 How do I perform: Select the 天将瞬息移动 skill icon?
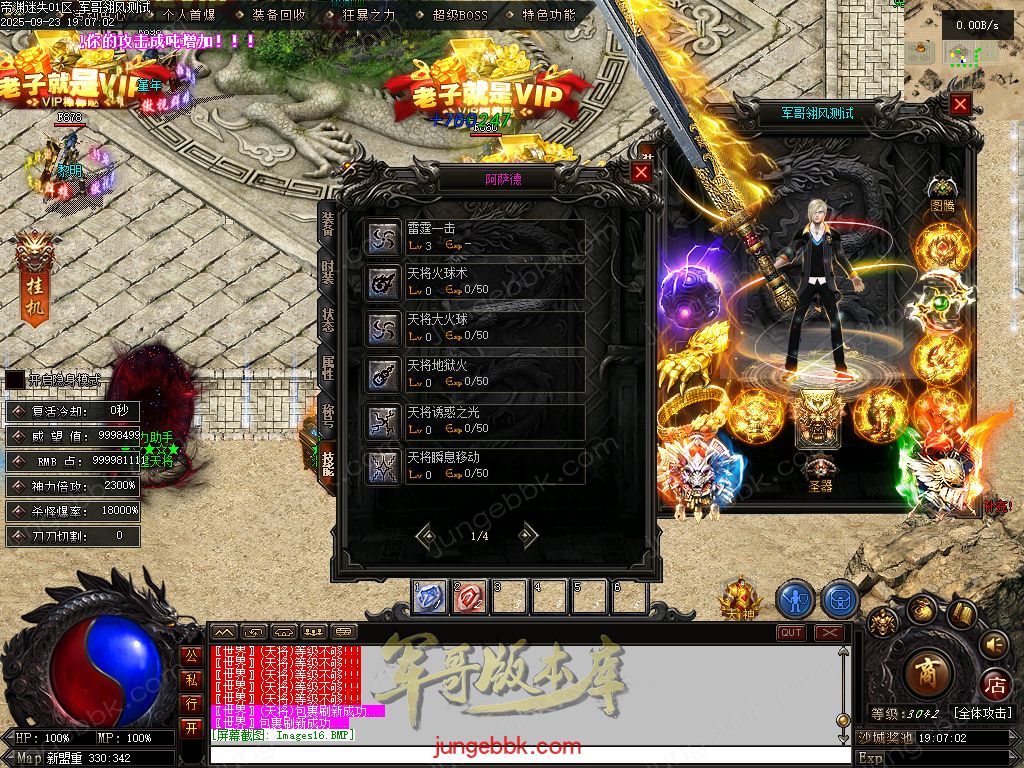(x=382, y=466)
